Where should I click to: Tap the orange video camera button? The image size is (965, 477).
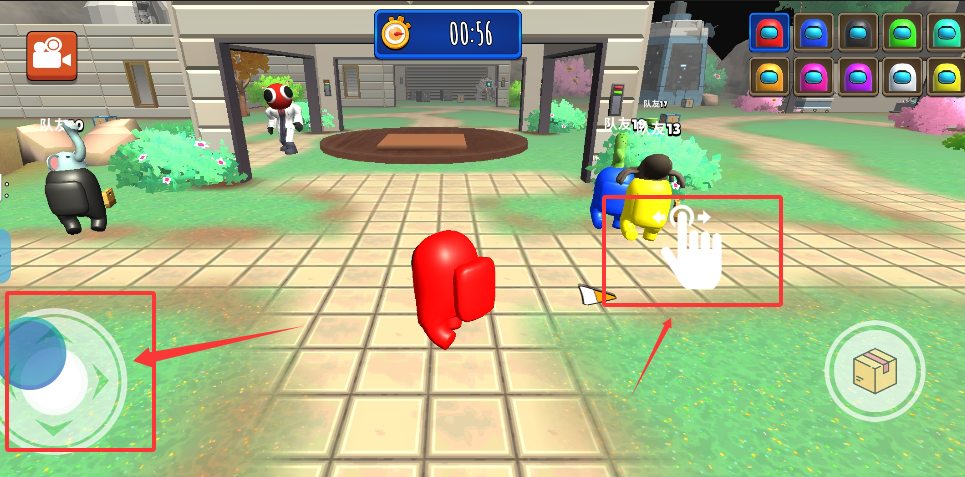click(51, 56)
